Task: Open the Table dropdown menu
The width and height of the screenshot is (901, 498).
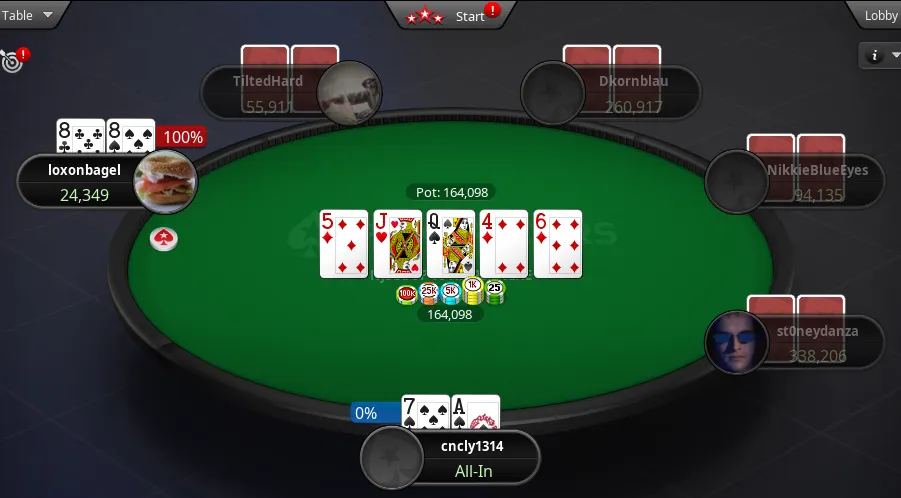Action: (x=30, y=15)
